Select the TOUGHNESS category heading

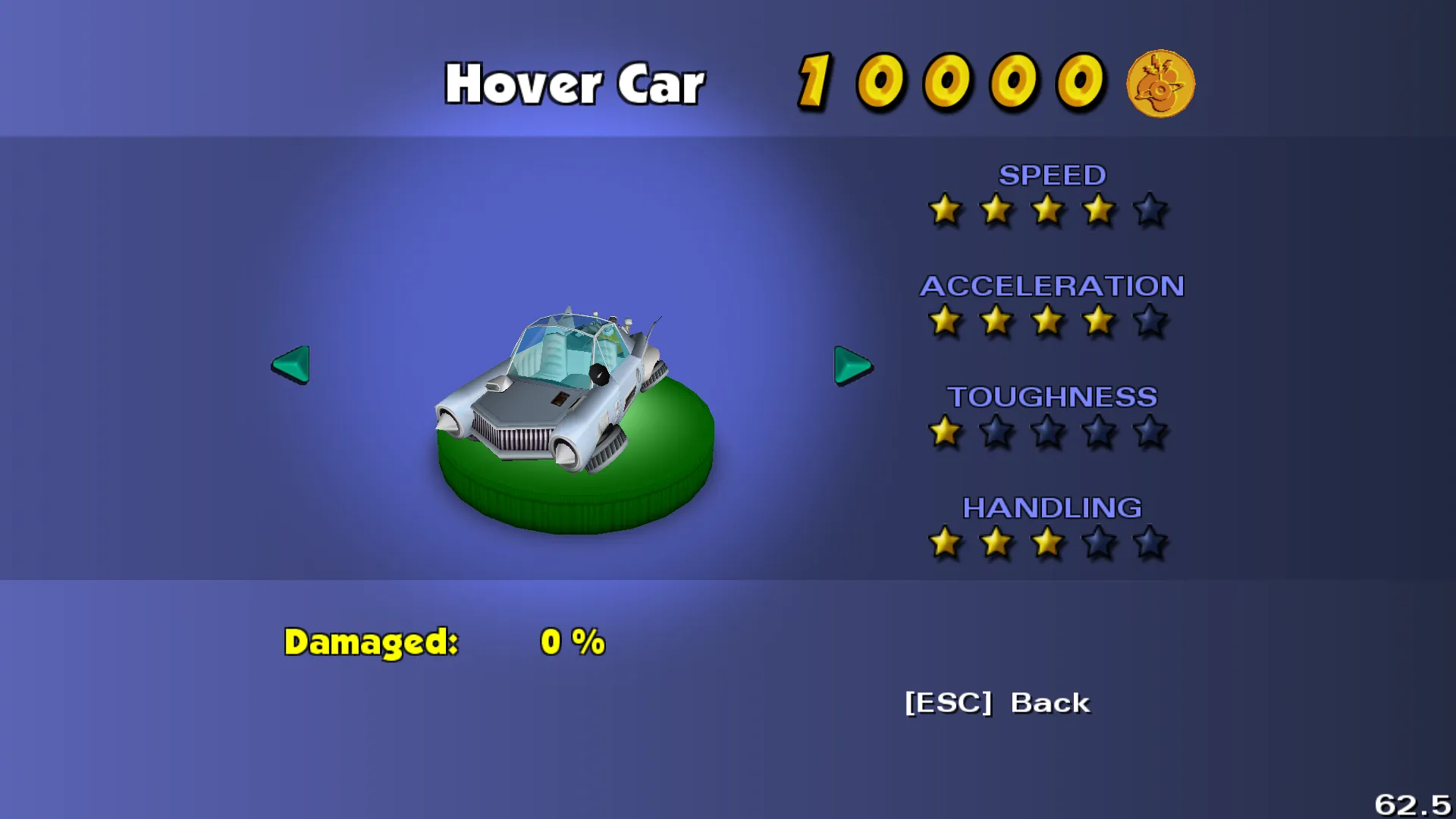click(x=1053, y=397)
